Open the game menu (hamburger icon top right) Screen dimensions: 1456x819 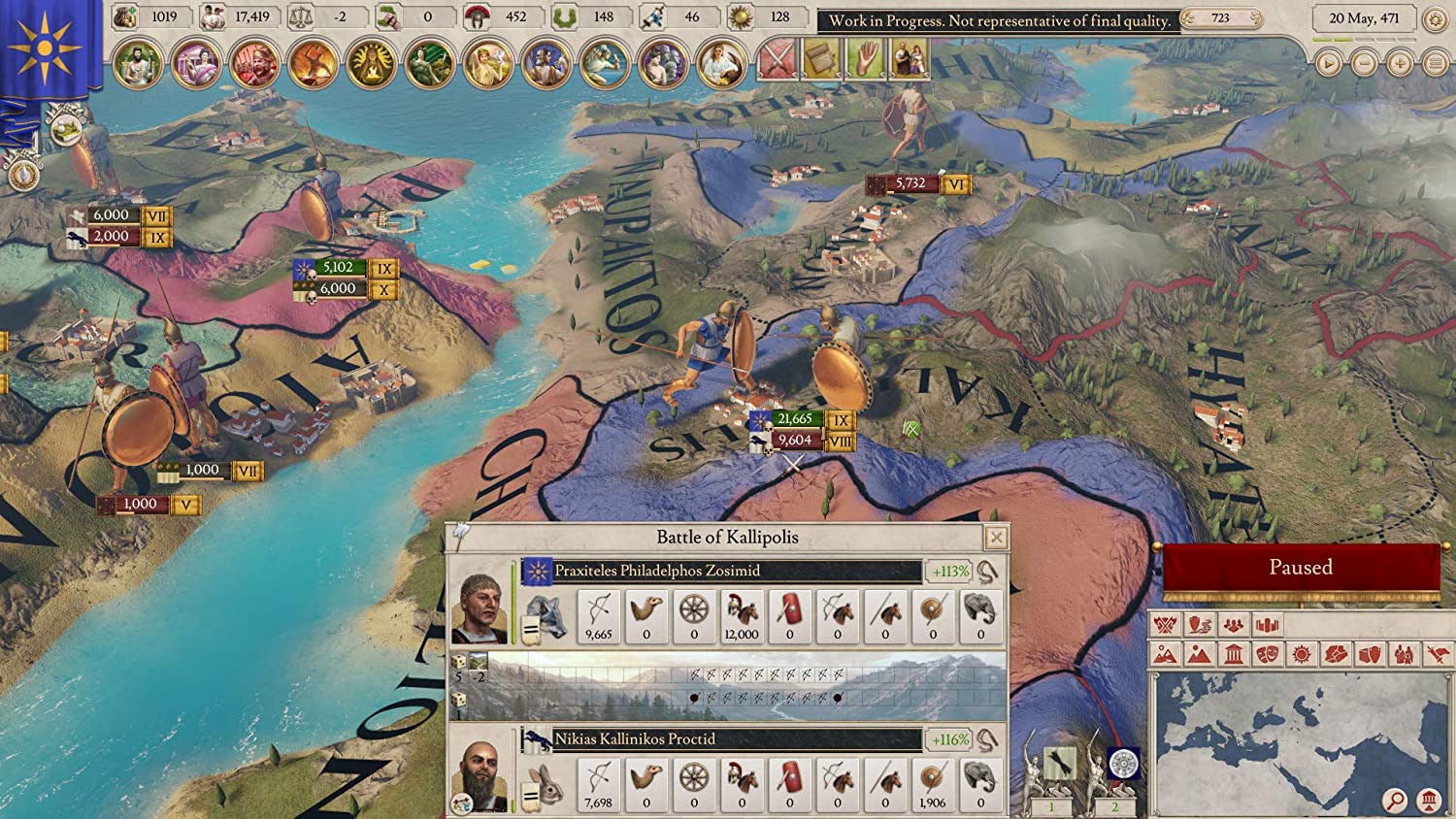click(x=1436, y=63)
